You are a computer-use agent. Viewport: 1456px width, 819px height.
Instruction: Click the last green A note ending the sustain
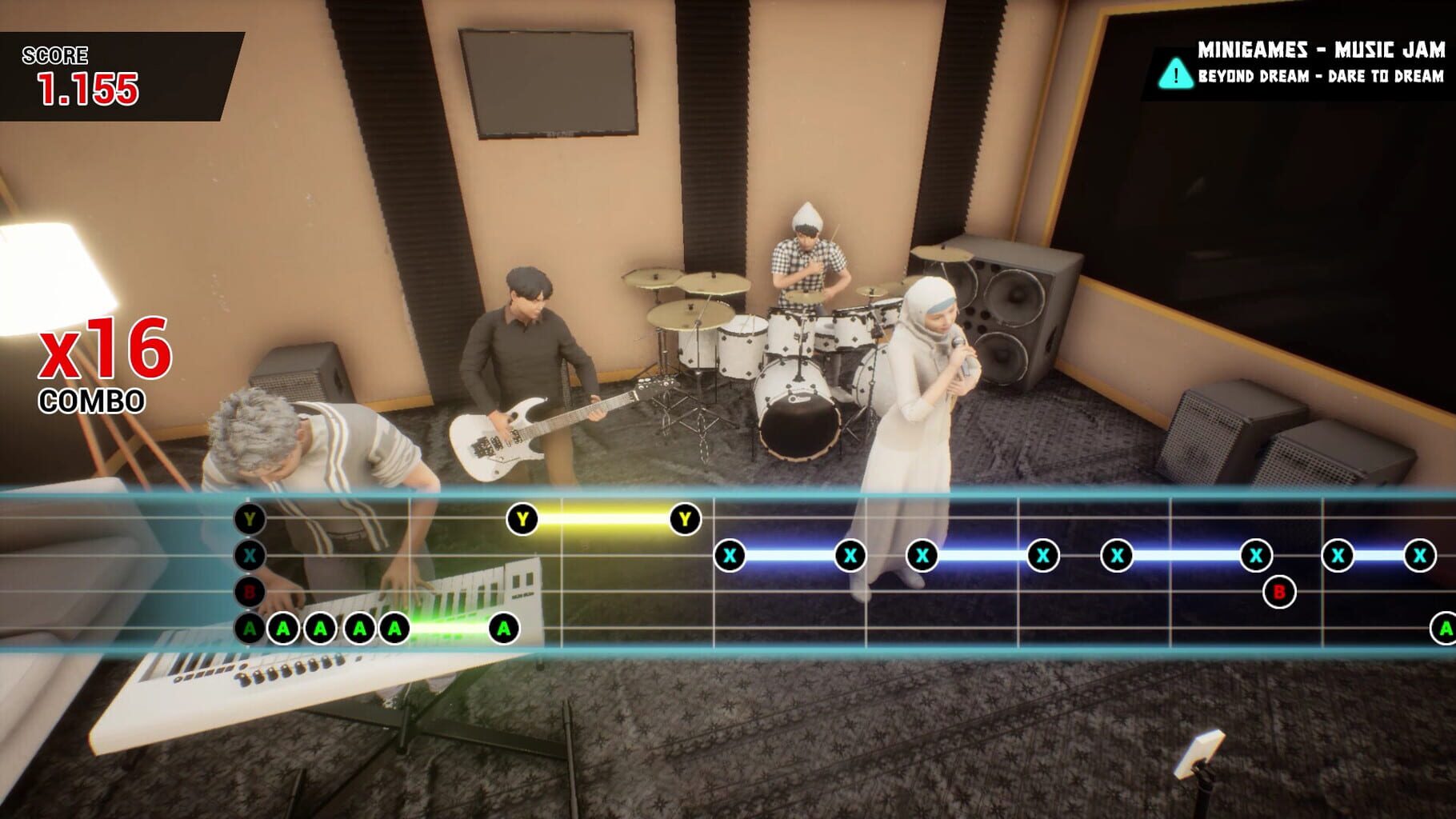coord(503,629)
